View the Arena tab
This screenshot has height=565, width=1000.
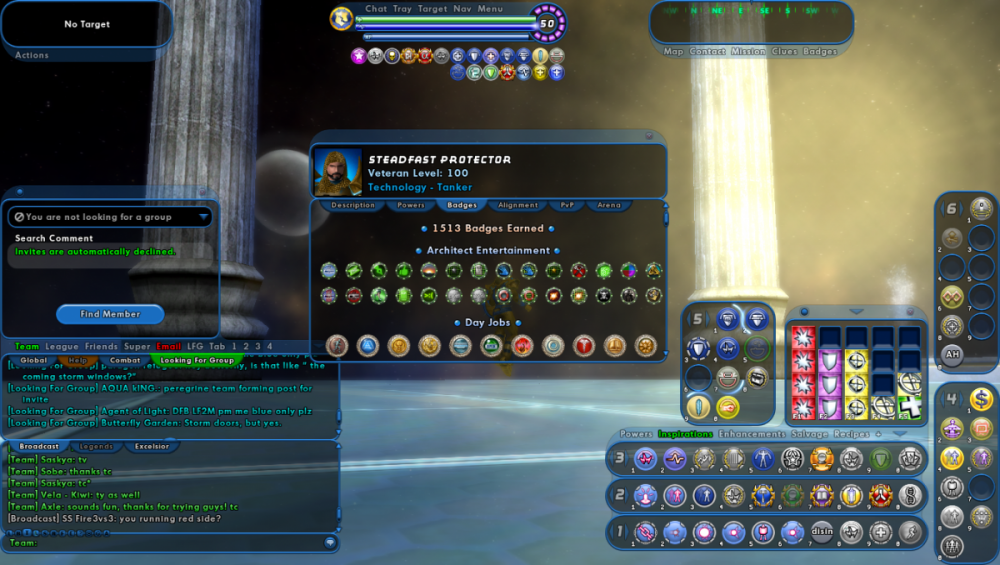pyautogui.click(x=609, y=205)
